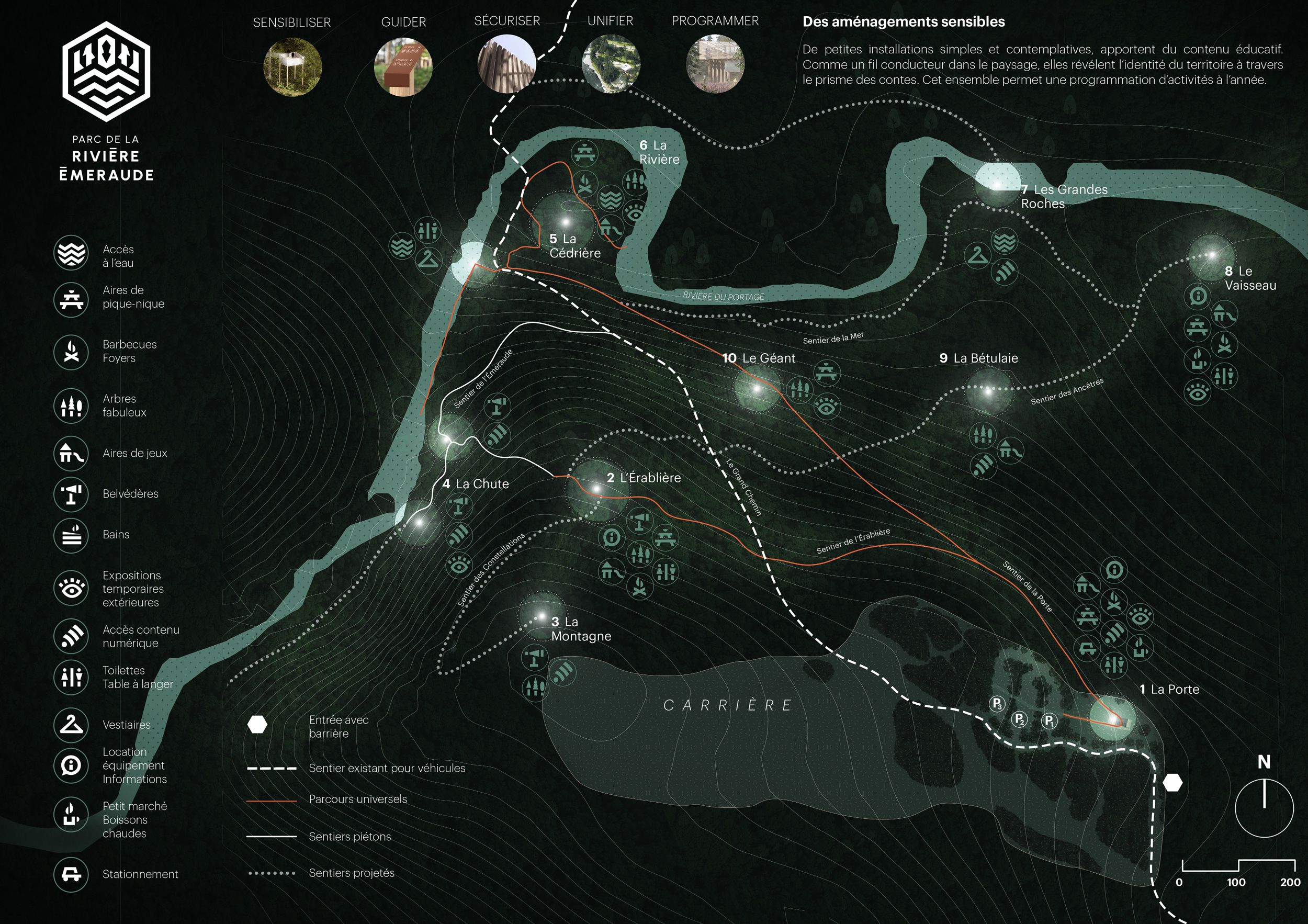Image resolution: width=1308 pixels, height=924 pixels.
Task: Open the GUIDER signpost thumbnail
Action: pyautogui.click(x=403, y=66)
